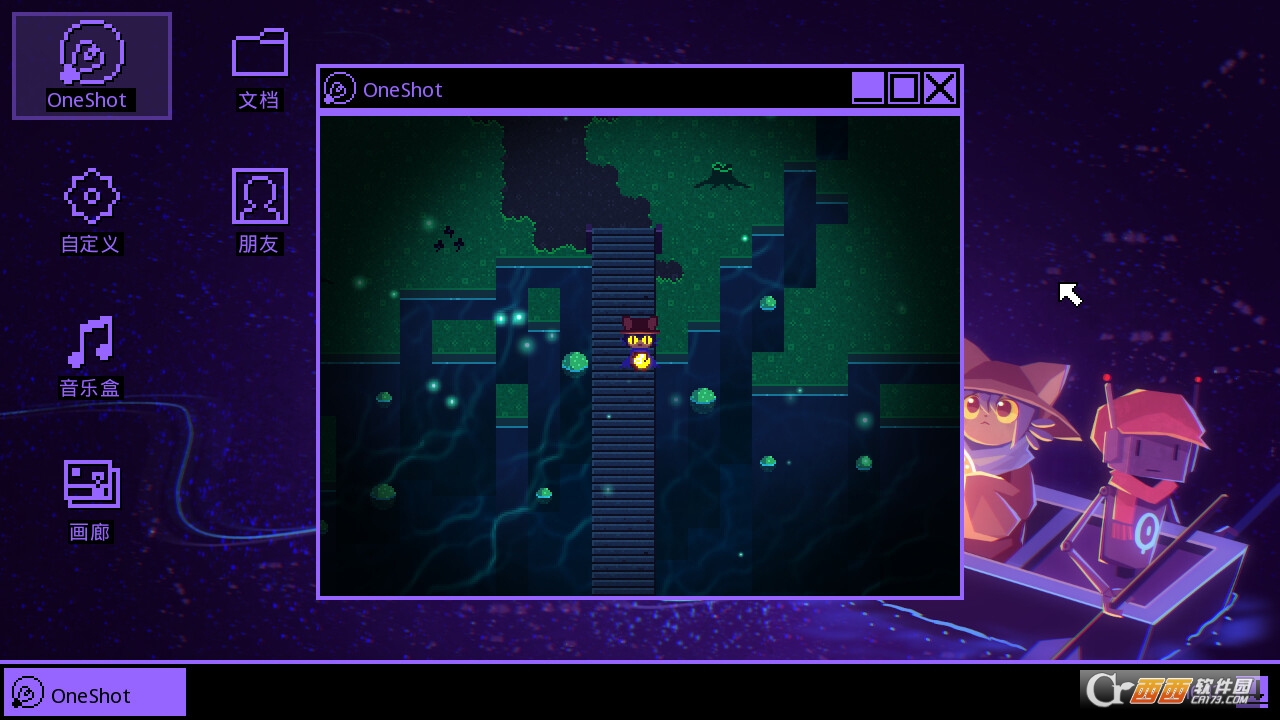Open the OneShot desktop icon
This screenshot has height=720, width=1280.
pos(91,57)
